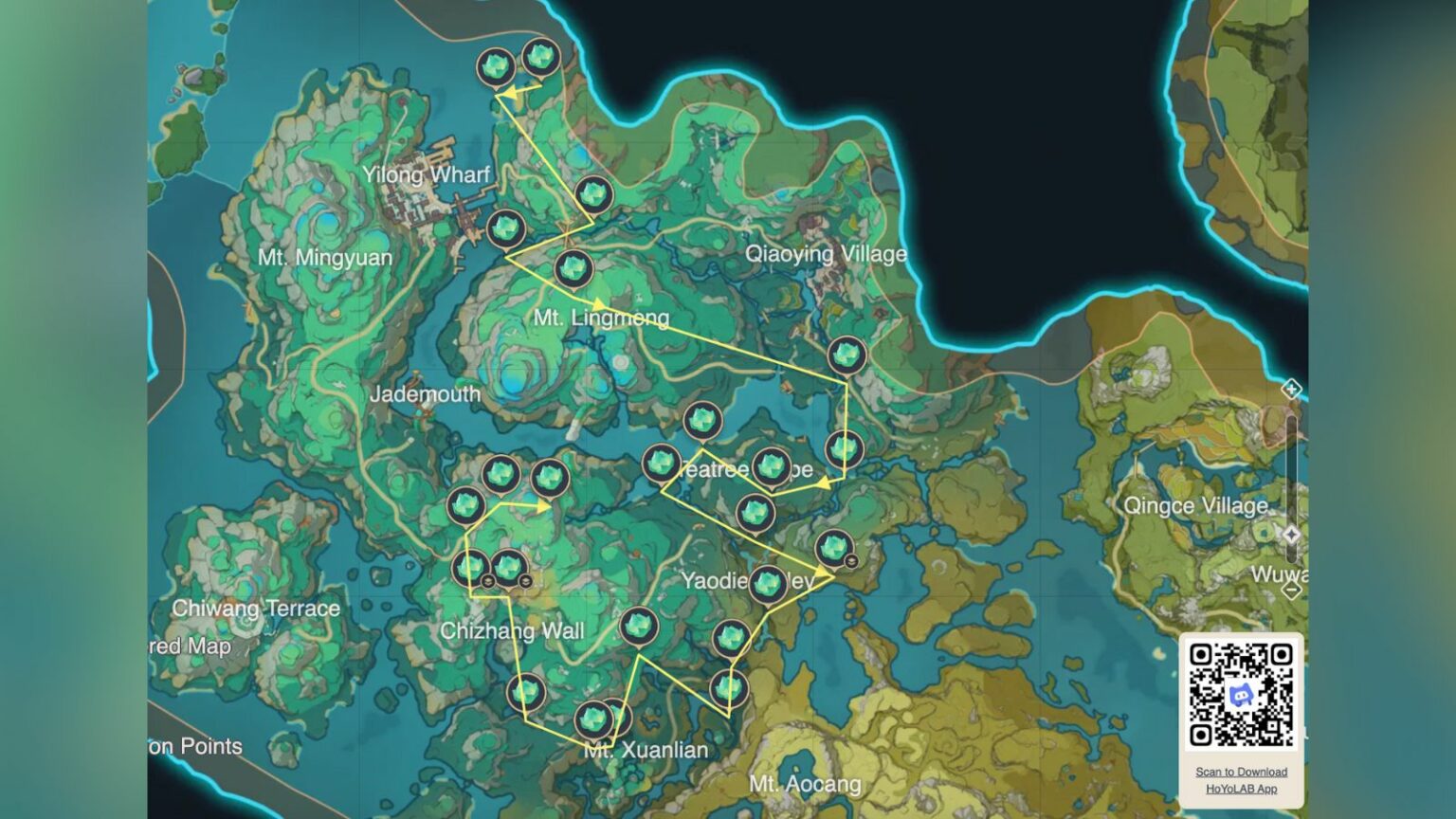
Task: Toggle the underground badge on the left Chizhang marker
Action: [x=487, y=580]
